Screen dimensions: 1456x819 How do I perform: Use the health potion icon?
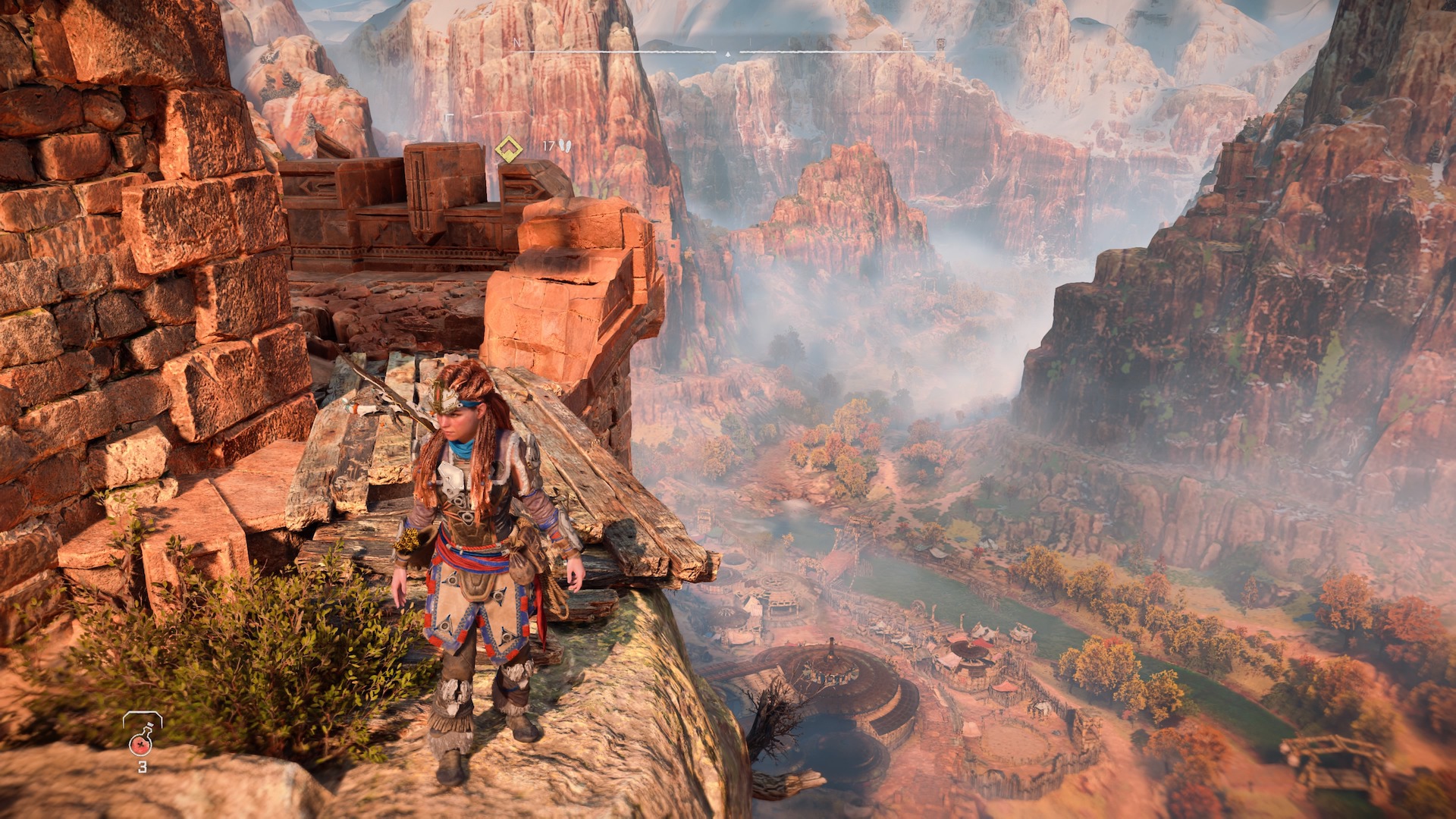click(x=142, y=736)
